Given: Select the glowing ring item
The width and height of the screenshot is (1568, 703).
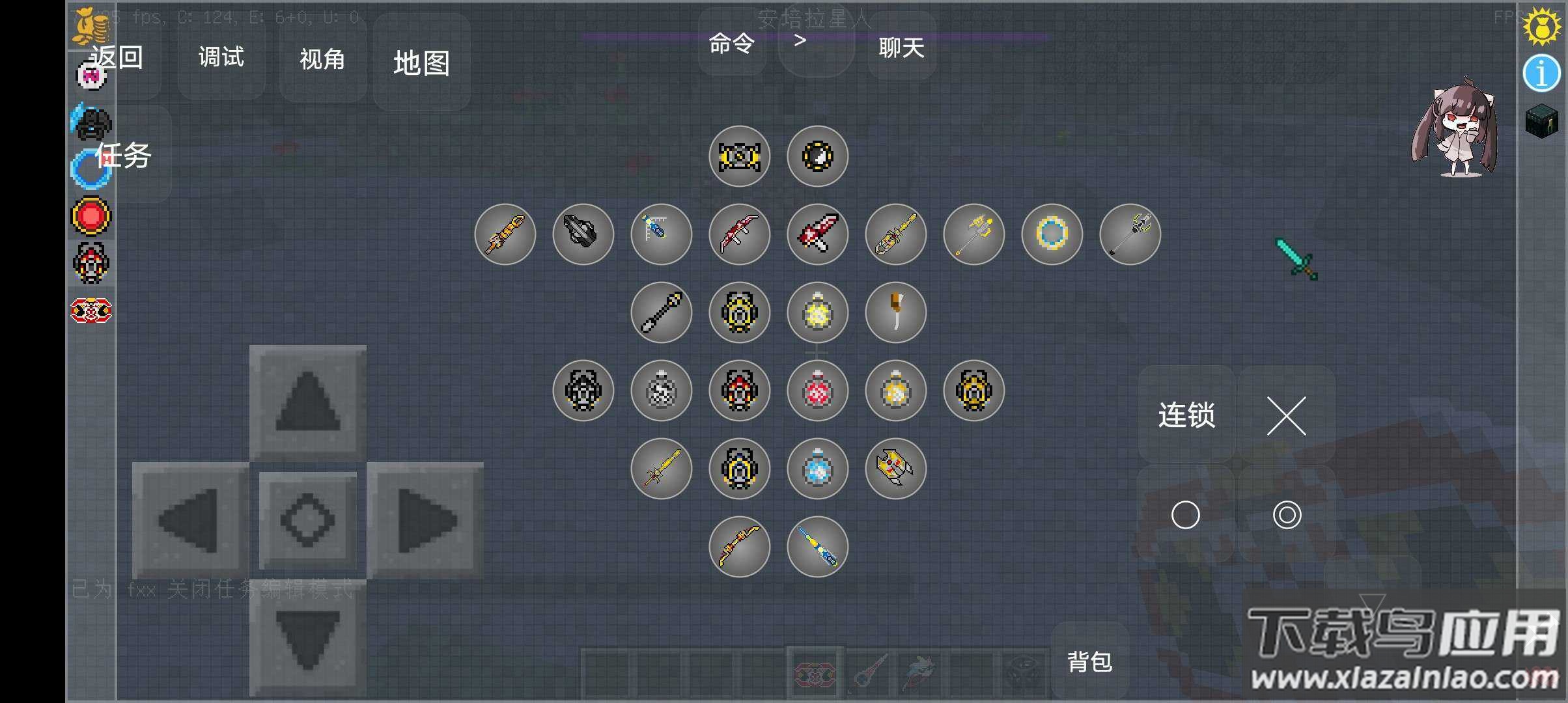Looking at the screenshot, I should pos(1052,234).
